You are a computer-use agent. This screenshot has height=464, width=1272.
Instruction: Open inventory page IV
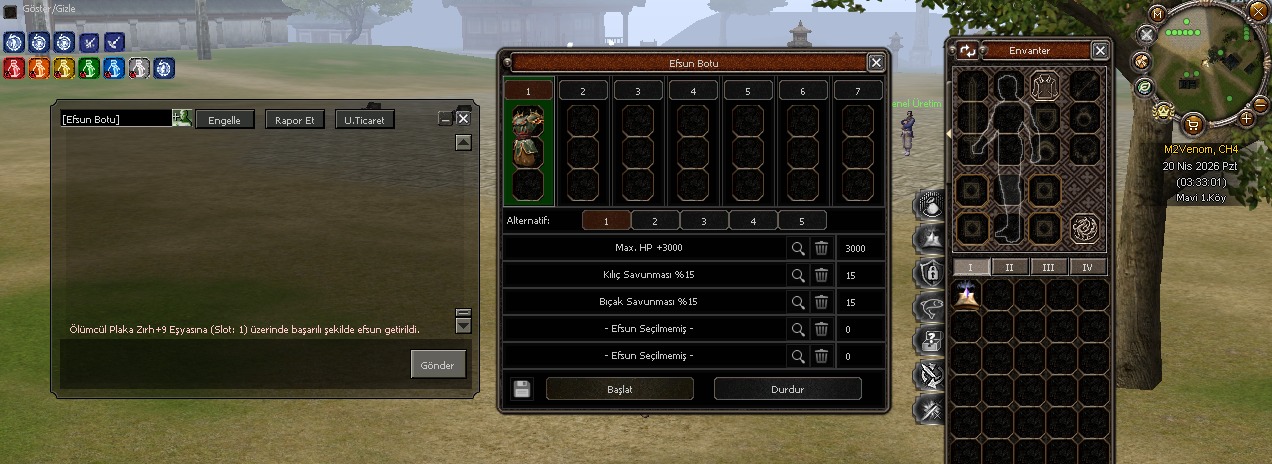(1089, 267)
